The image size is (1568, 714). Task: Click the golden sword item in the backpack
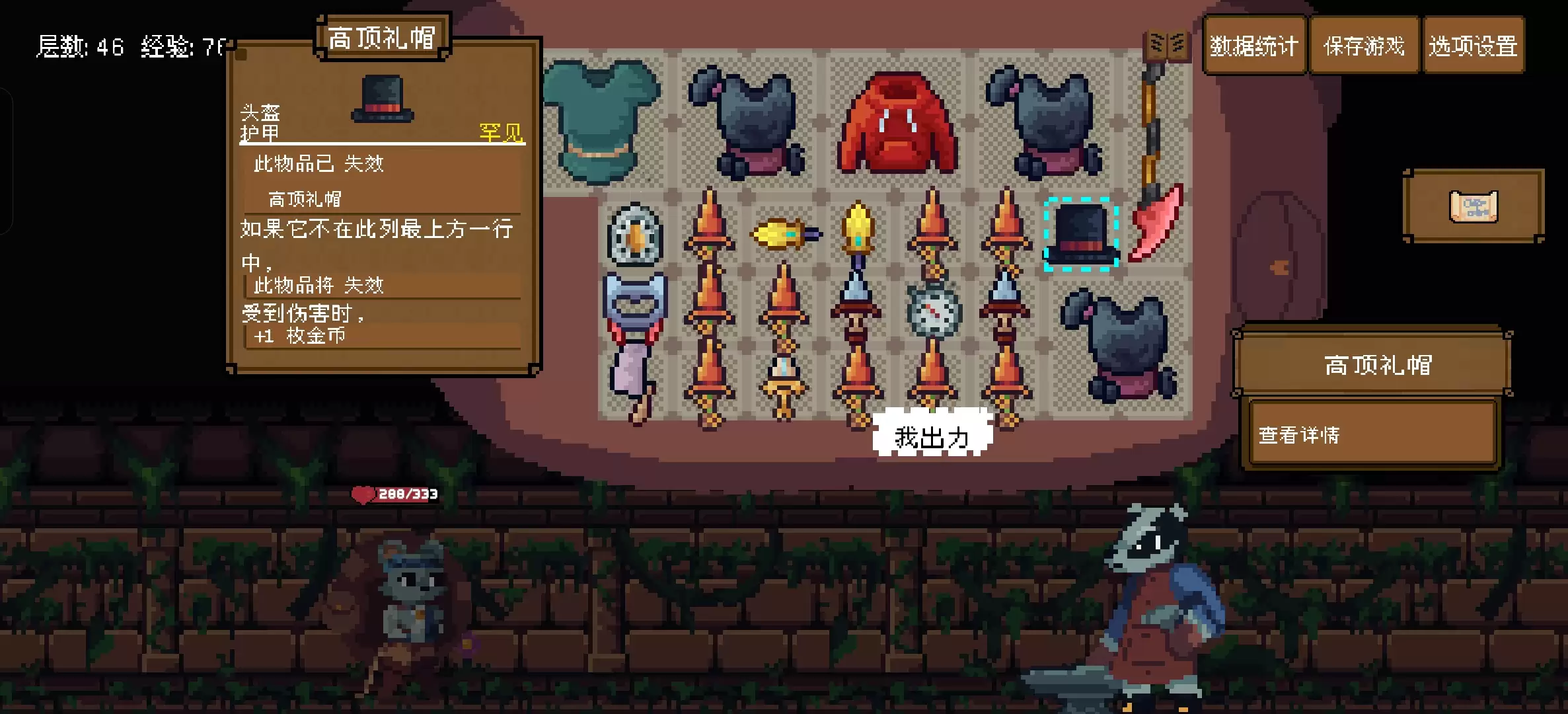pyautogui.click(x=858, y=231)
